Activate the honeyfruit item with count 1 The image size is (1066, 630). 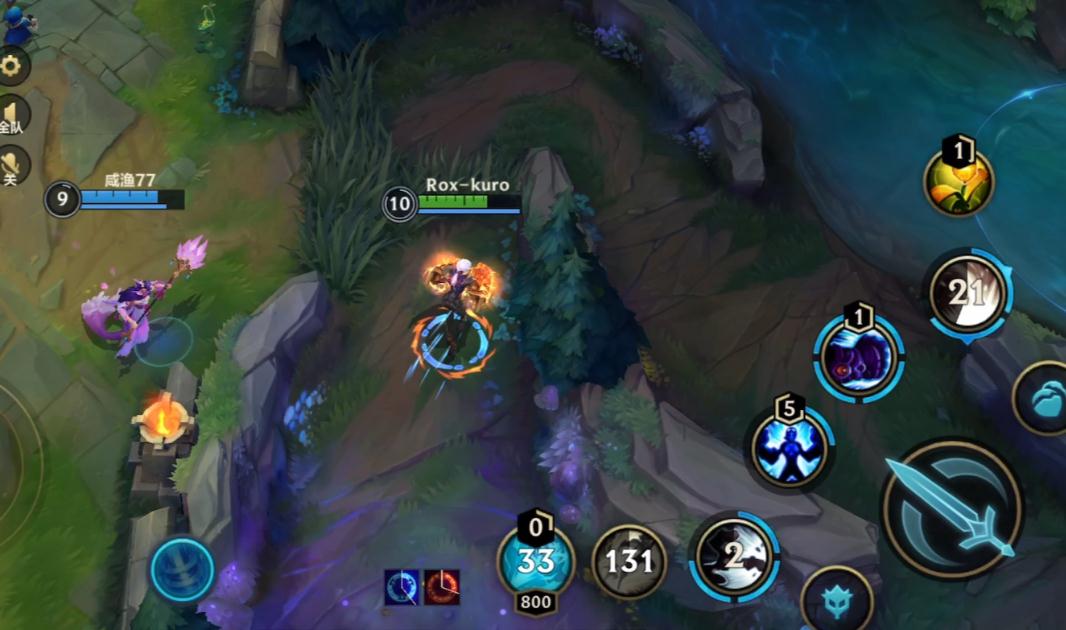[958, 182]
